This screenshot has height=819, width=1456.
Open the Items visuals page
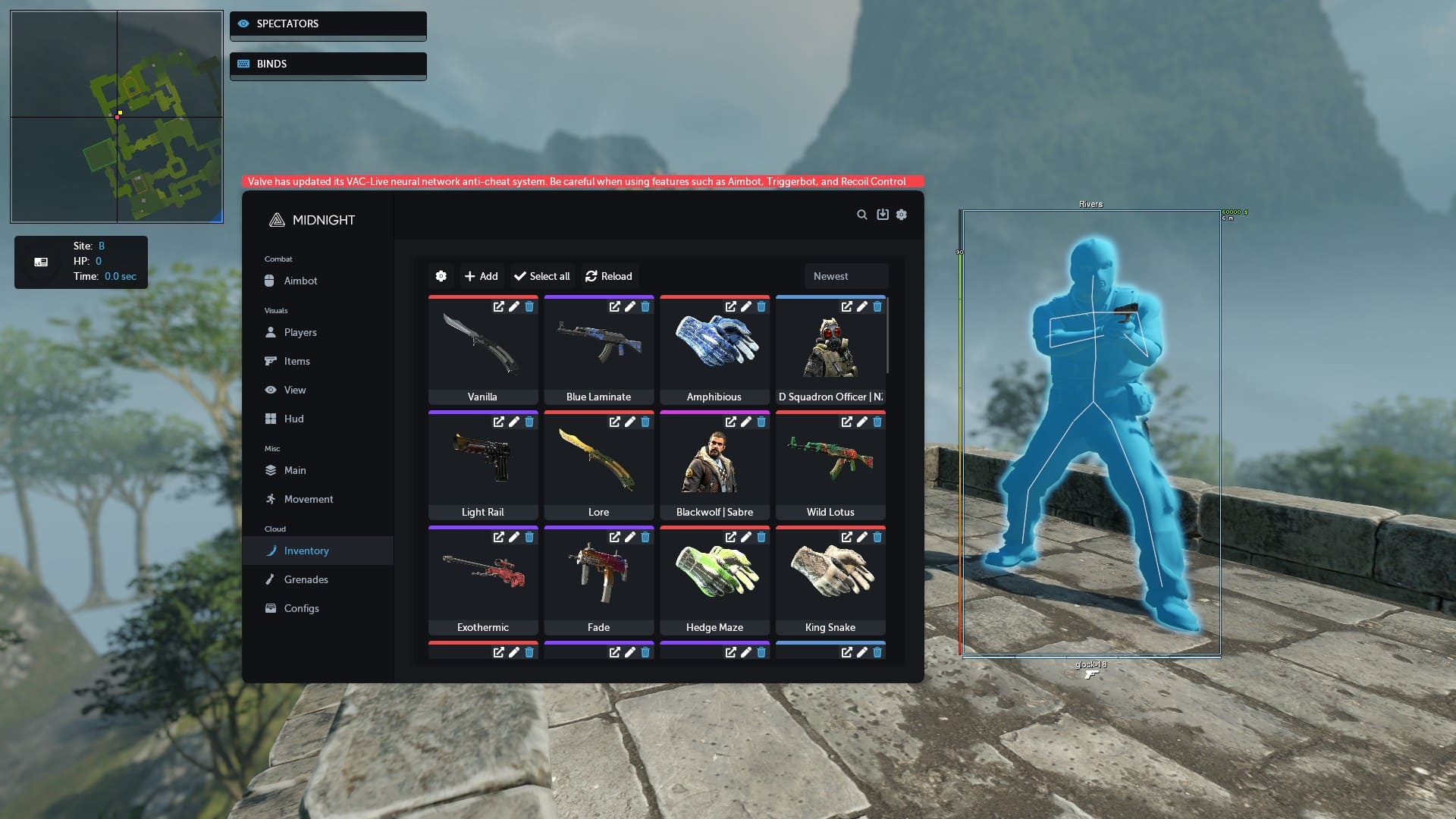pyautogui.click(x=297, y=361)
